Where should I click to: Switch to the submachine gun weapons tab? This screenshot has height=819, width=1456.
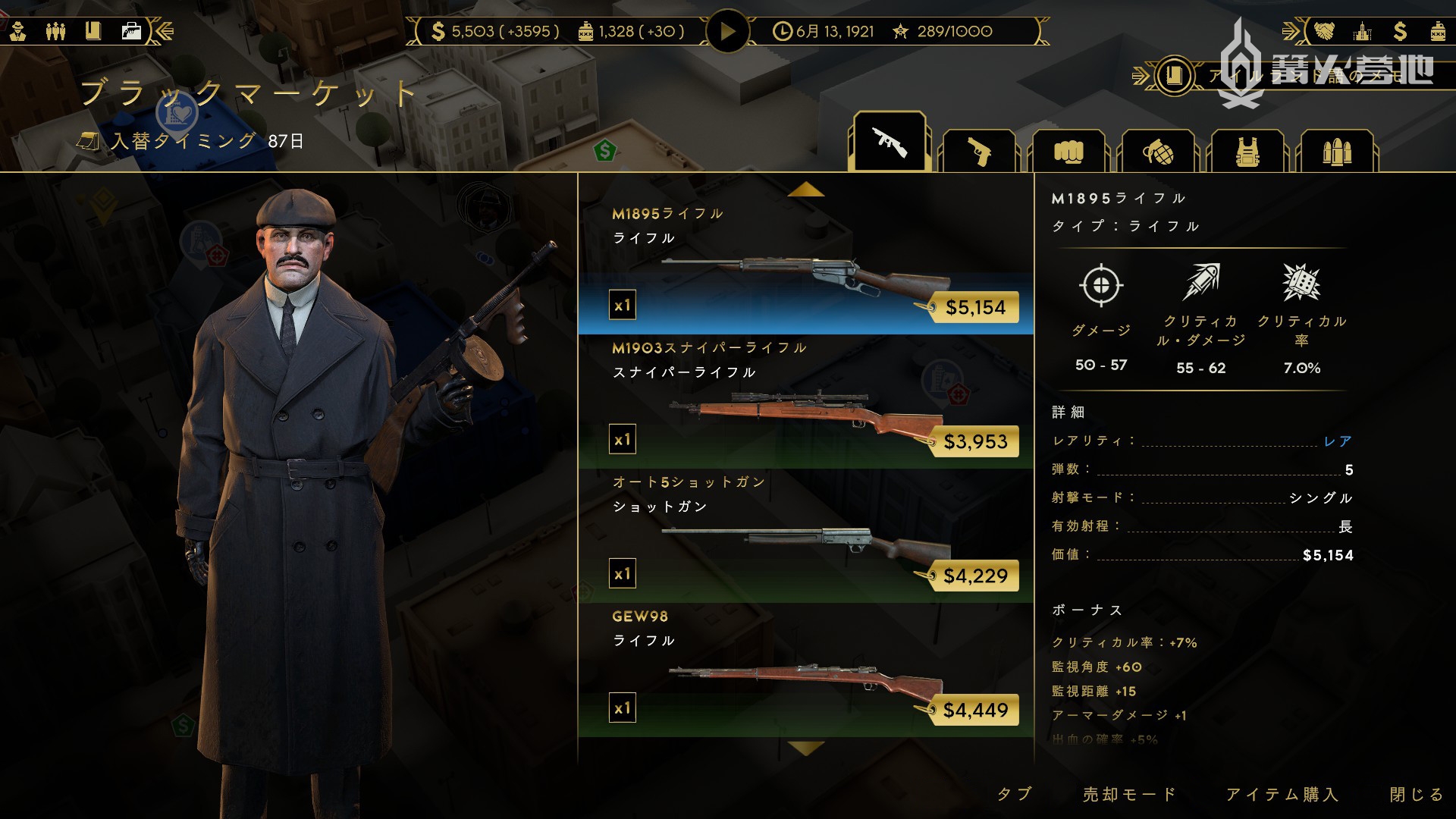pyautogui.click(x=890, y=143)
